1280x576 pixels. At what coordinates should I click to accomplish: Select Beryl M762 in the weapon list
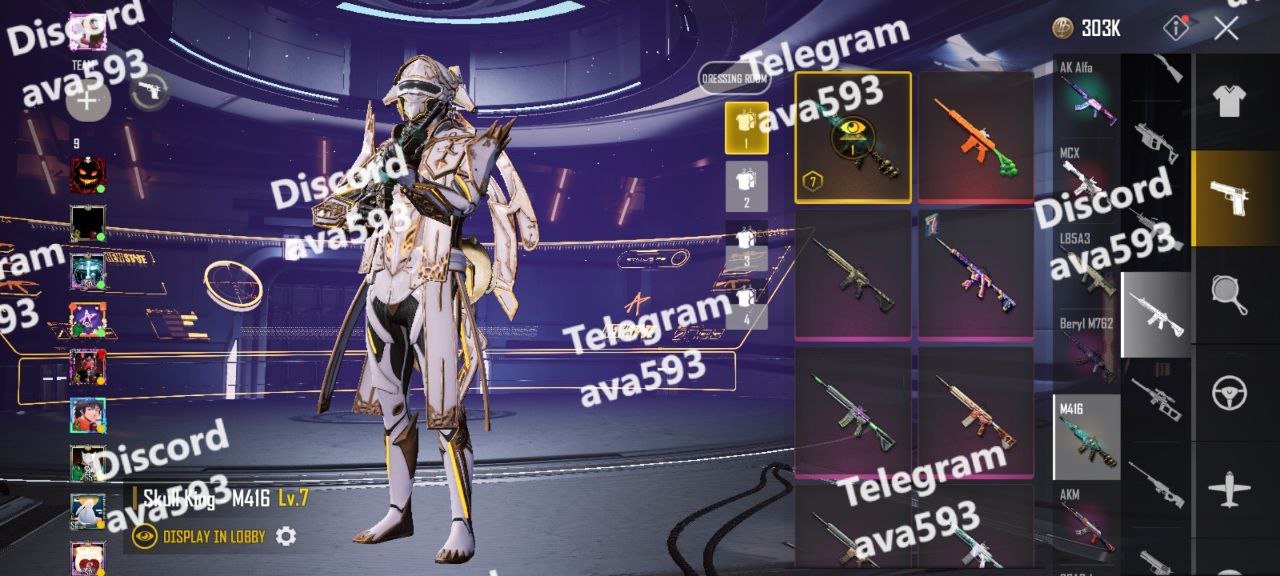click(x=1087, y=350)
